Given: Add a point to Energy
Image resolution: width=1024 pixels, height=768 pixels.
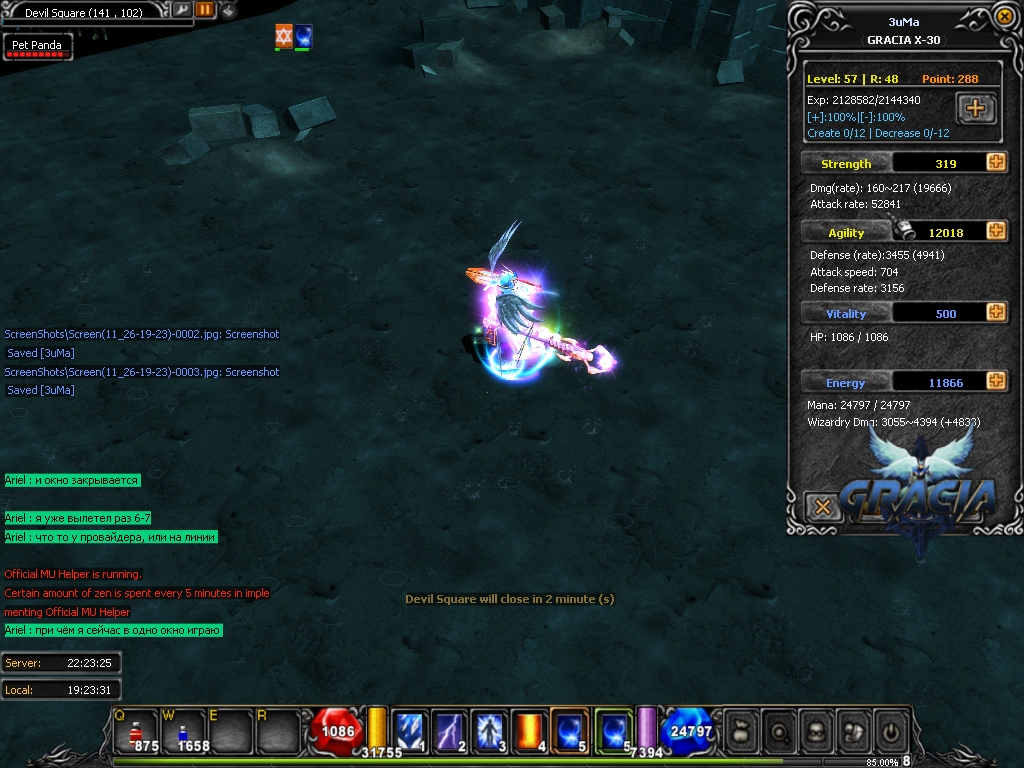Looking at the screenshot, I should pyautogui.click(x=996, y=382).
